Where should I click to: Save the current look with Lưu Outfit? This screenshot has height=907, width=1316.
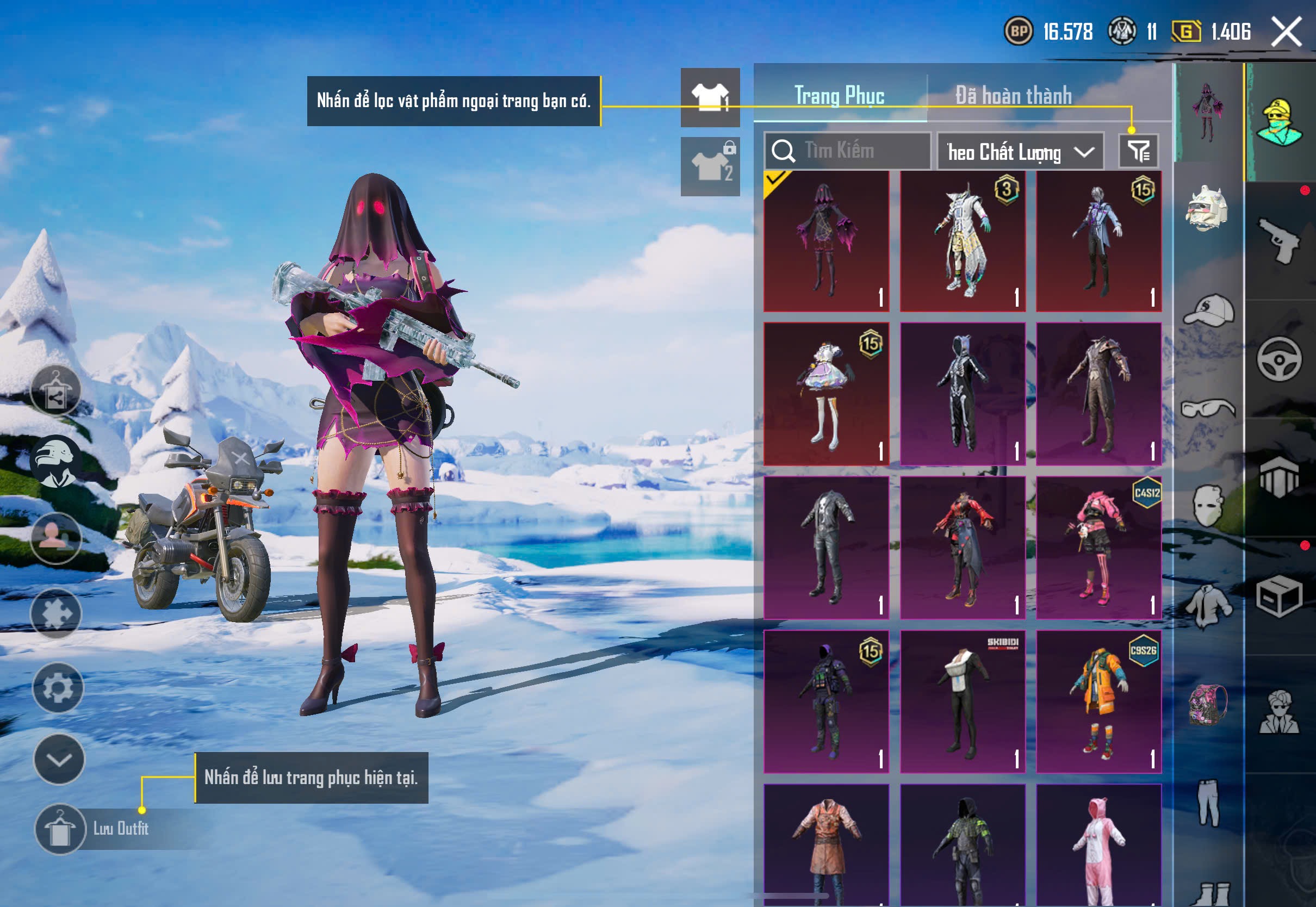tap(60, 829)
